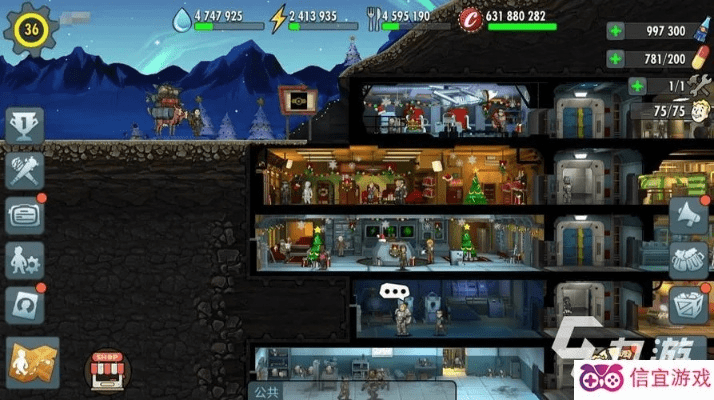The image size is (714, 400).
Task: Add more stimpak items with the plus
Action: pyautogui.click(x=613, y=59)
